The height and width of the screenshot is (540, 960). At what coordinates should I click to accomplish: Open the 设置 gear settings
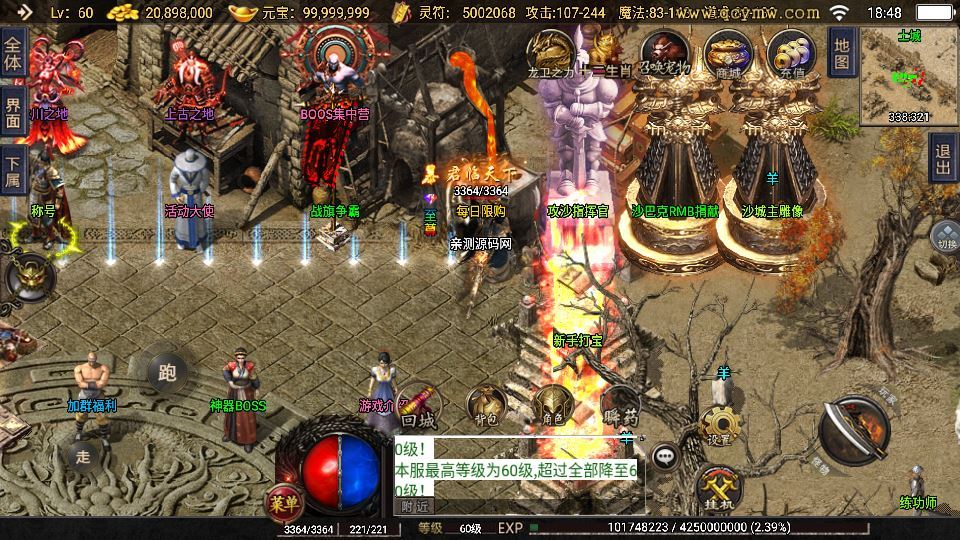tap(718, 427)
